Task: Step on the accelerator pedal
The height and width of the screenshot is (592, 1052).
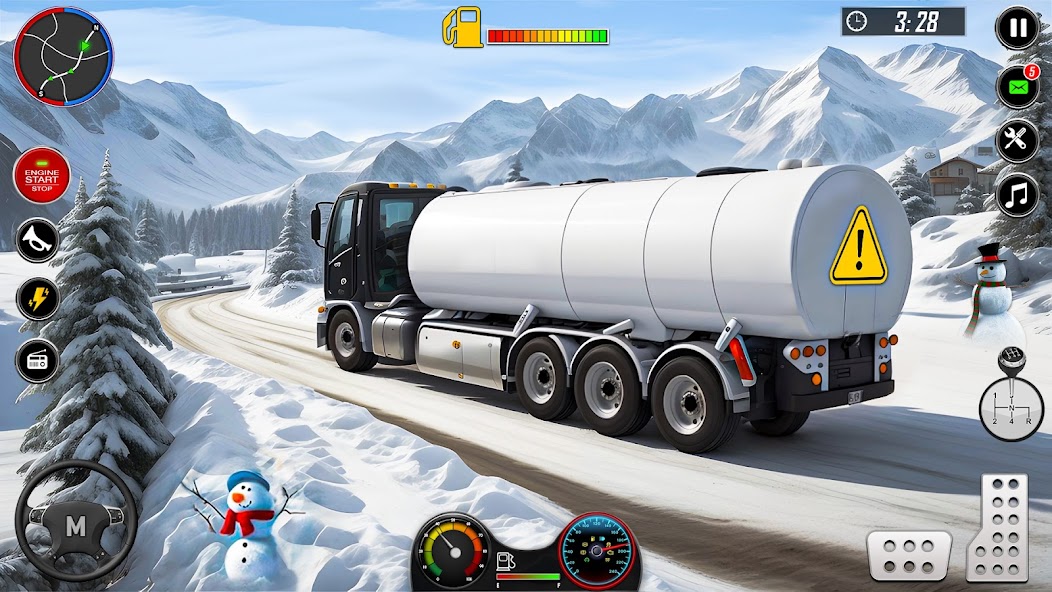Action: click(x=998, y=526)
